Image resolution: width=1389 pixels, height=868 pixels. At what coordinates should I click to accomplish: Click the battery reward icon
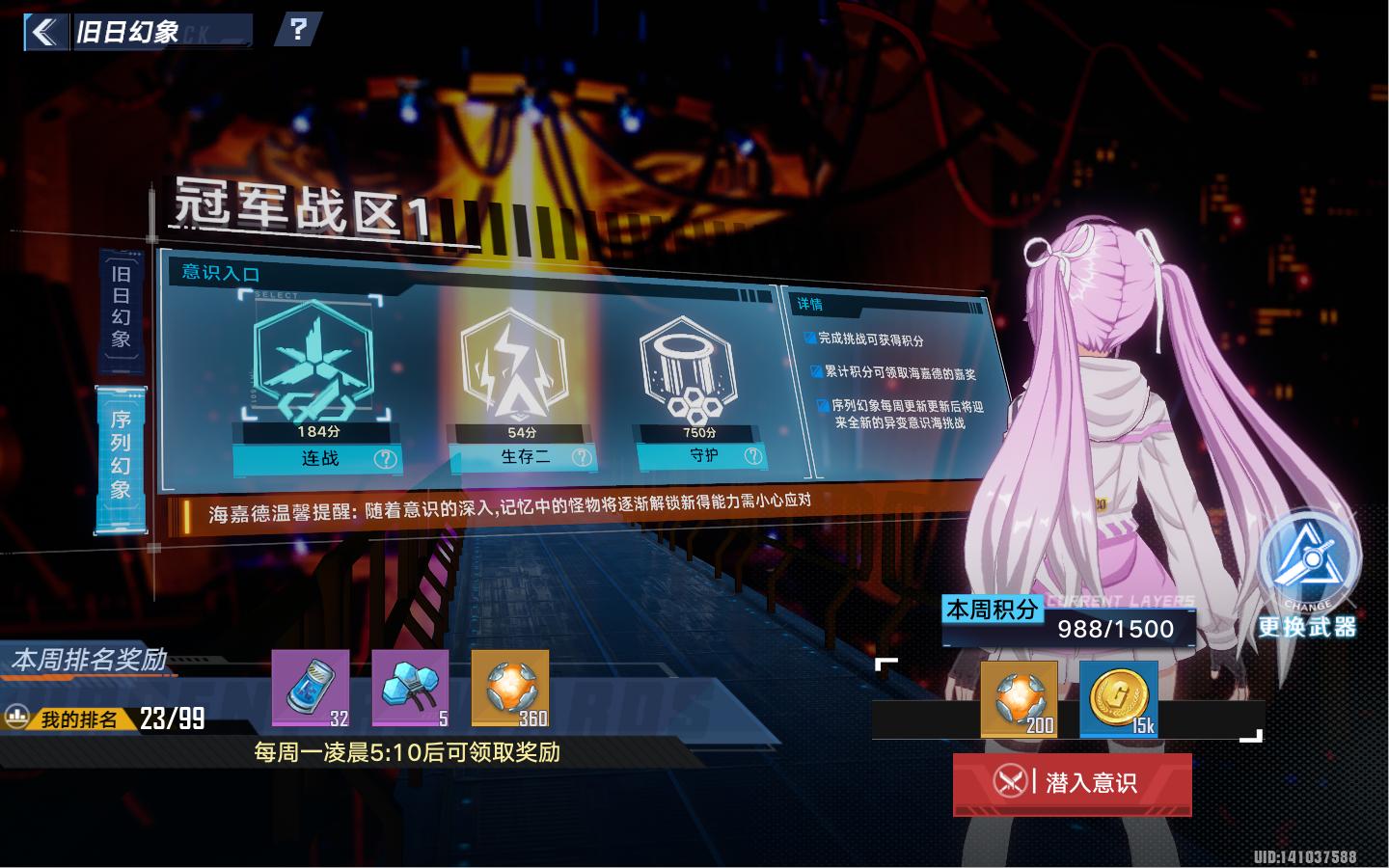311,687
